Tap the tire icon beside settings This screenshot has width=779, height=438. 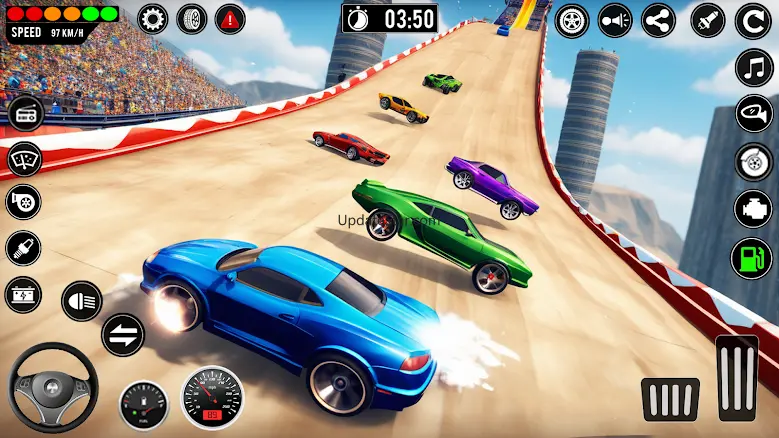pos(192,18)
